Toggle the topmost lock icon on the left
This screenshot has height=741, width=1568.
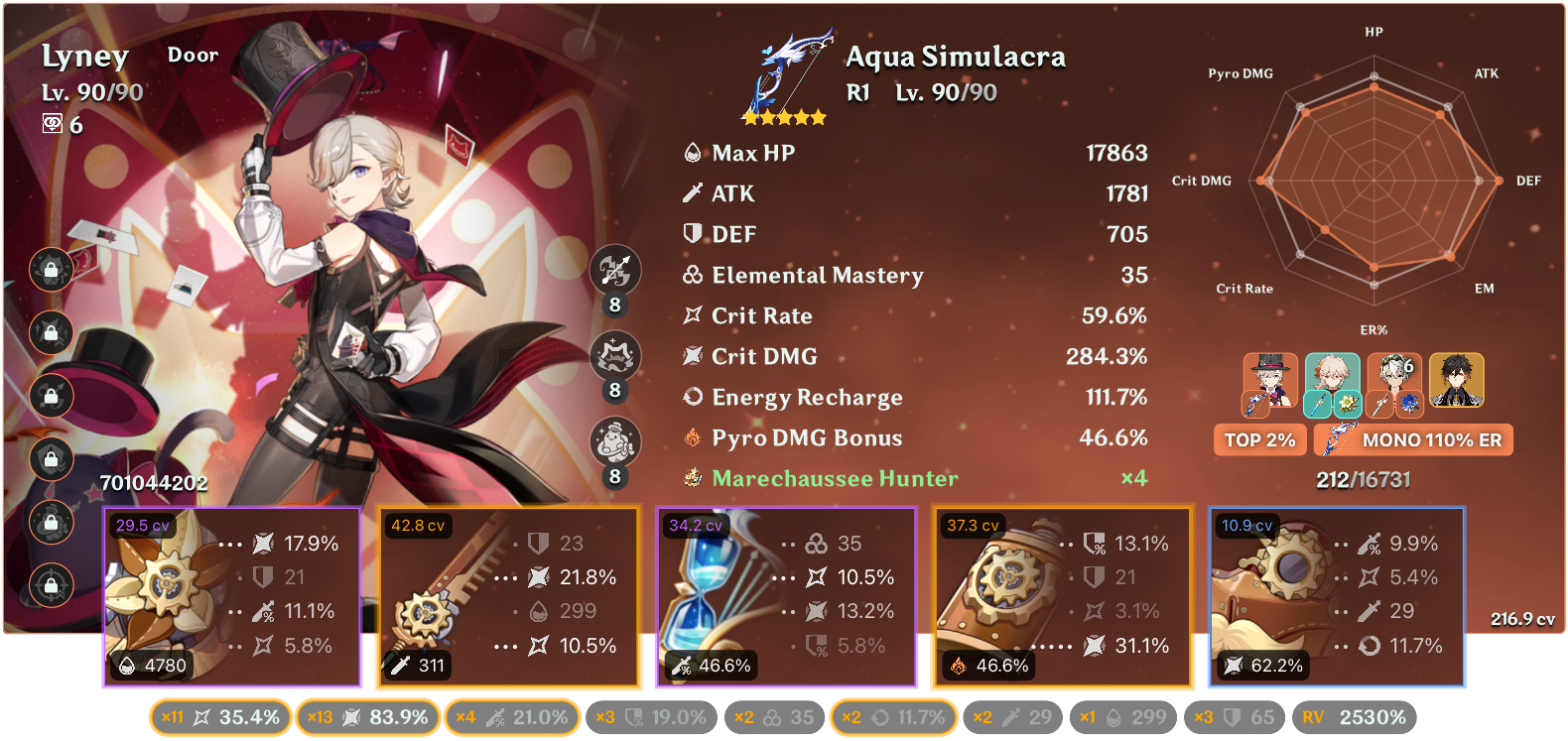50,268
